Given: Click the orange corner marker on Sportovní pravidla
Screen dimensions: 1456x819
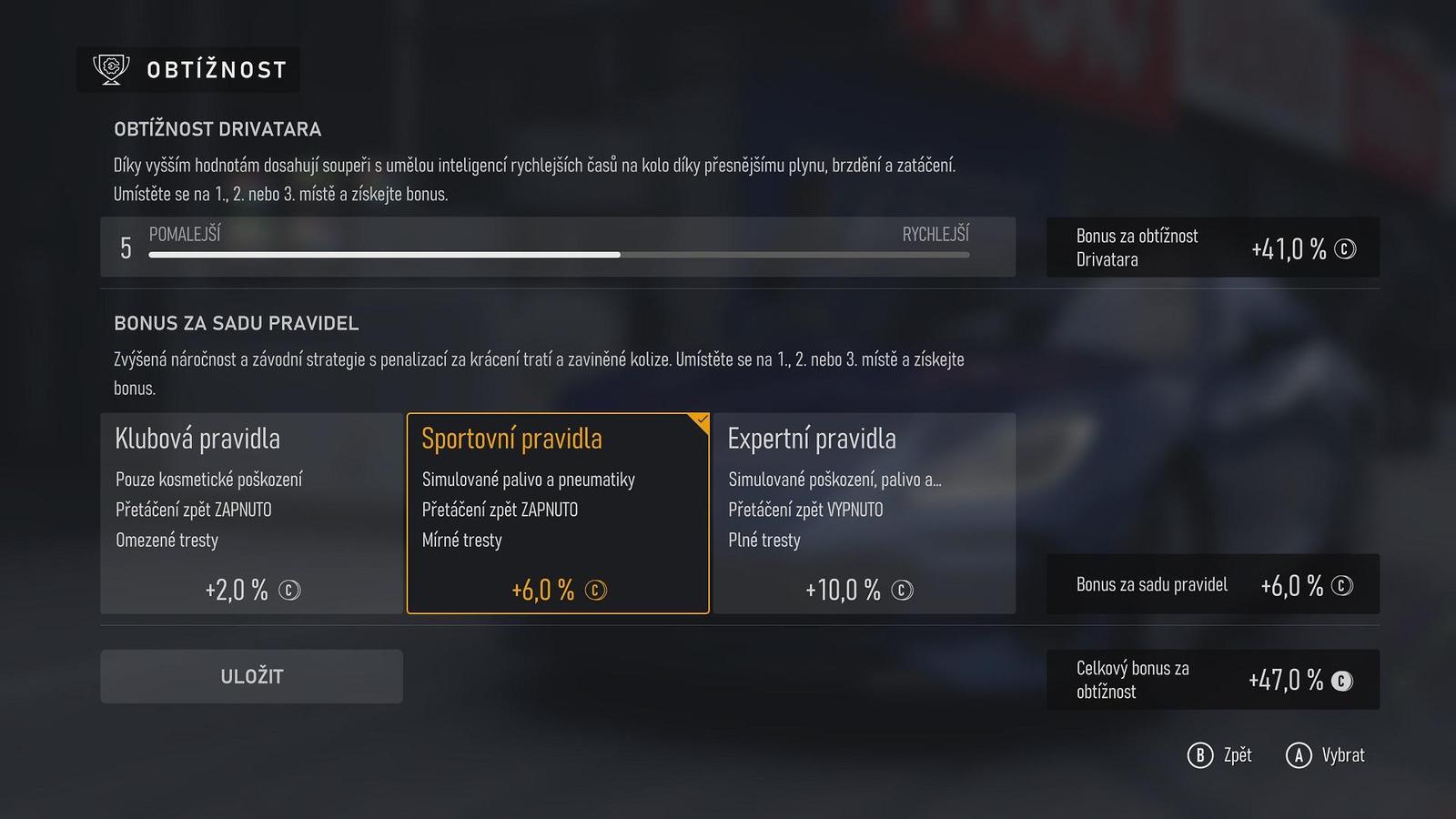Looking at the screenshot, I should 700,421.
